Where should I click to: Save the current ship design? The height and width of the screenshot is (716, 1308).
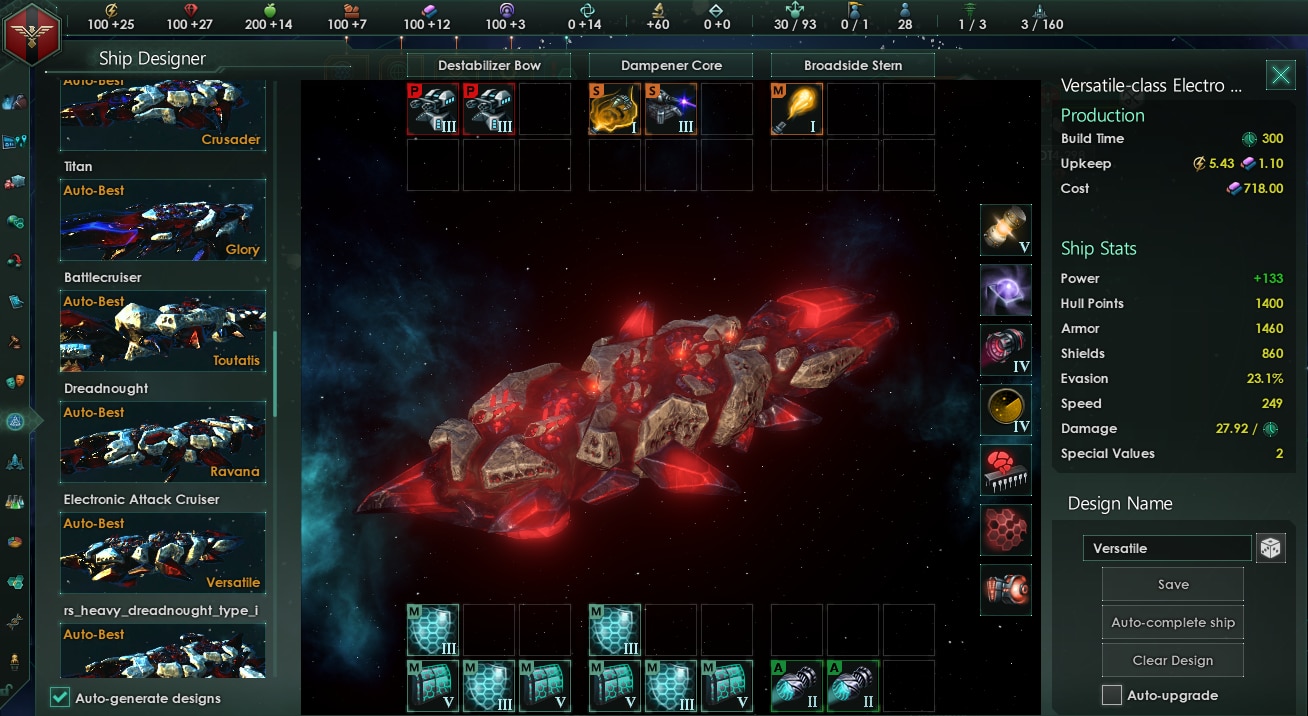point(1172,585)
